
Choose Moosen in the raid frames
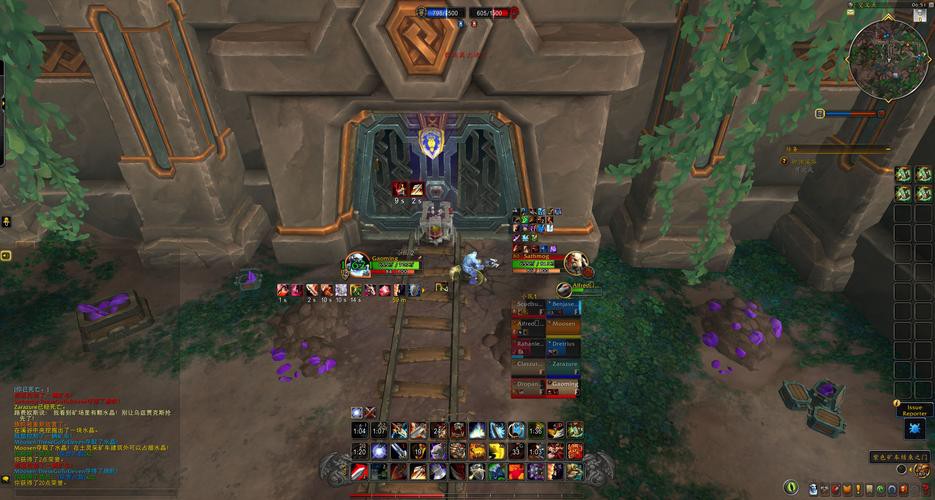563,325
